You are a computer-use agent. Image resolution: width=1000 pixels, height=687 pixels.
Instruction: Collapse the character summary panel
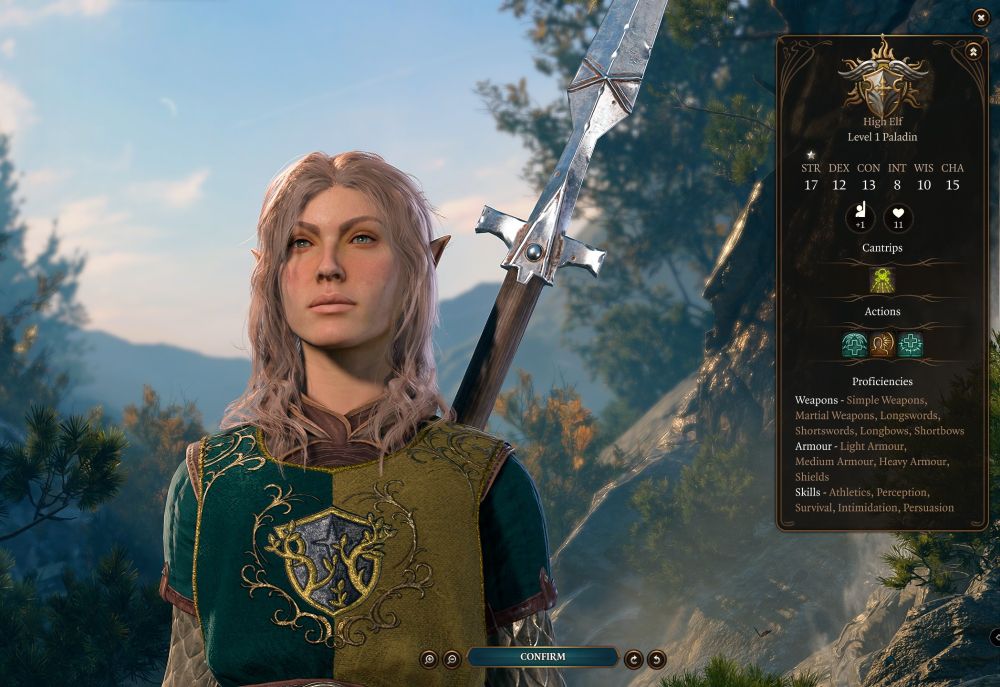click(x=974, y=51)
